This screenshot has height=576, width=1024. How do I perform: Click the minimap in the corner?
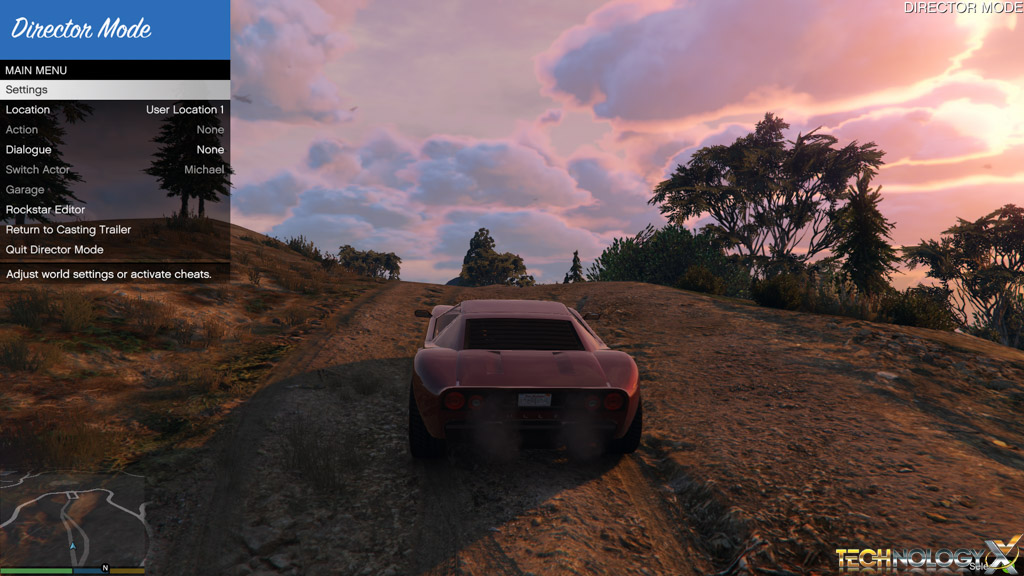click(x=73, y=521)
